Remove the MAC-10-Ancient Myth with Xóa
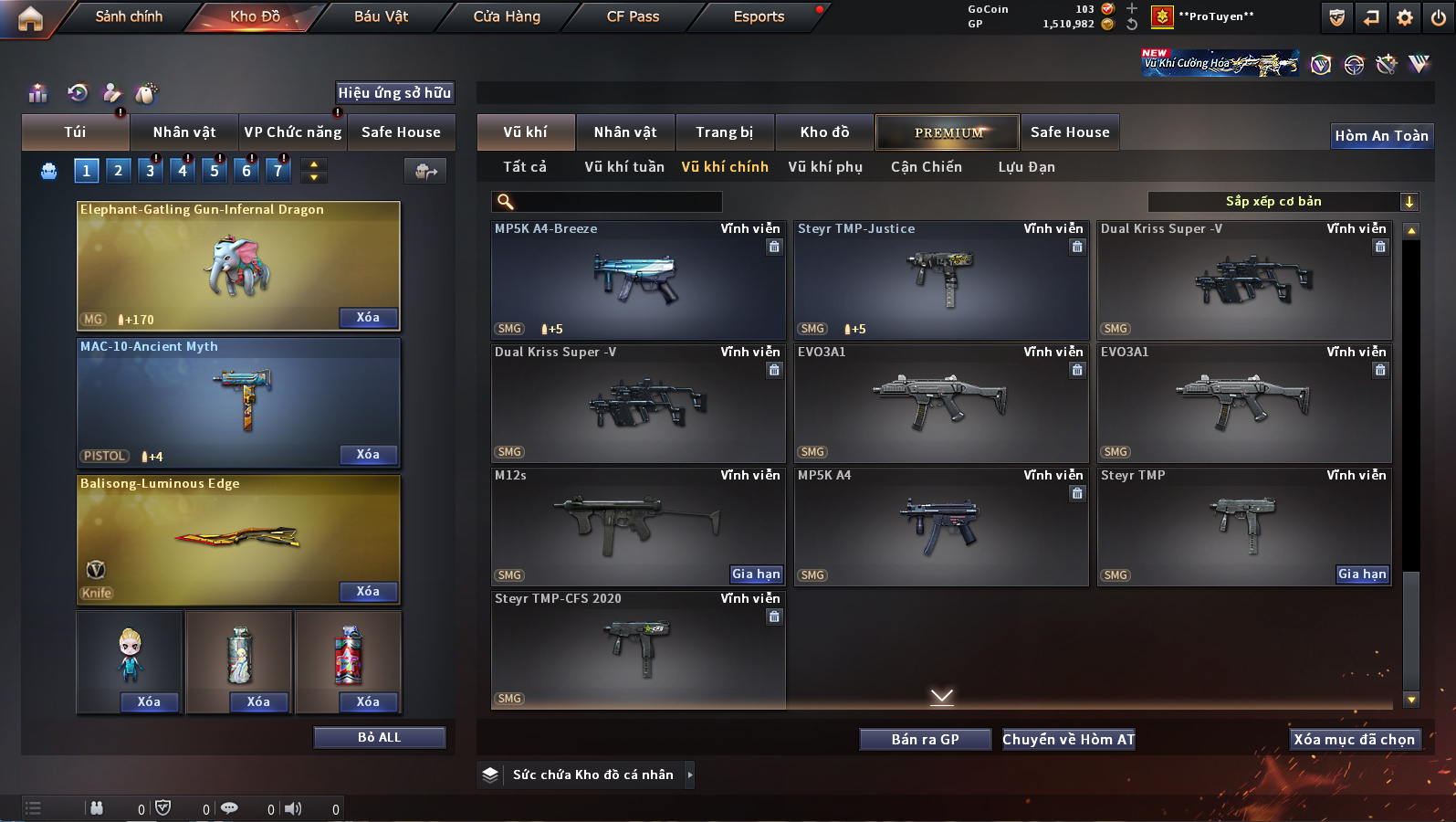Screen dimensions: 1456x822 pyautogui.click(x=368, y=455)
